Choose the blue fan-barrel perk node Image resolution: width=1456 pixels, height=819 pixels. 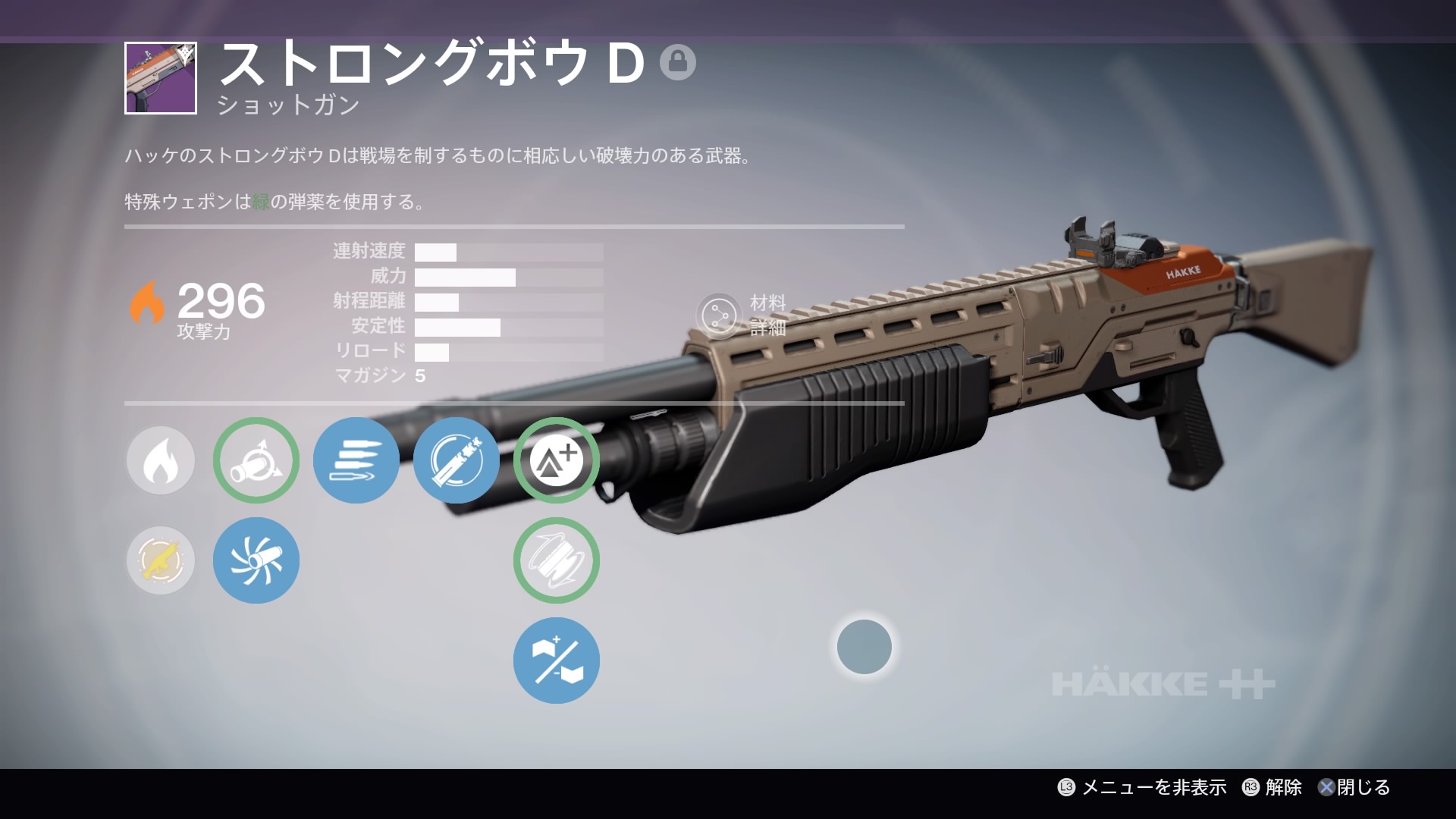pos(256,560)
